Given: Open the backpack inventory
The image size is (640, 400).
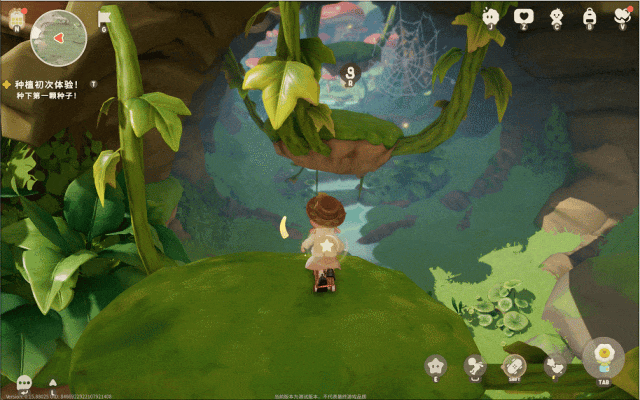Looking at the screenshot, I should pos(590,16).
